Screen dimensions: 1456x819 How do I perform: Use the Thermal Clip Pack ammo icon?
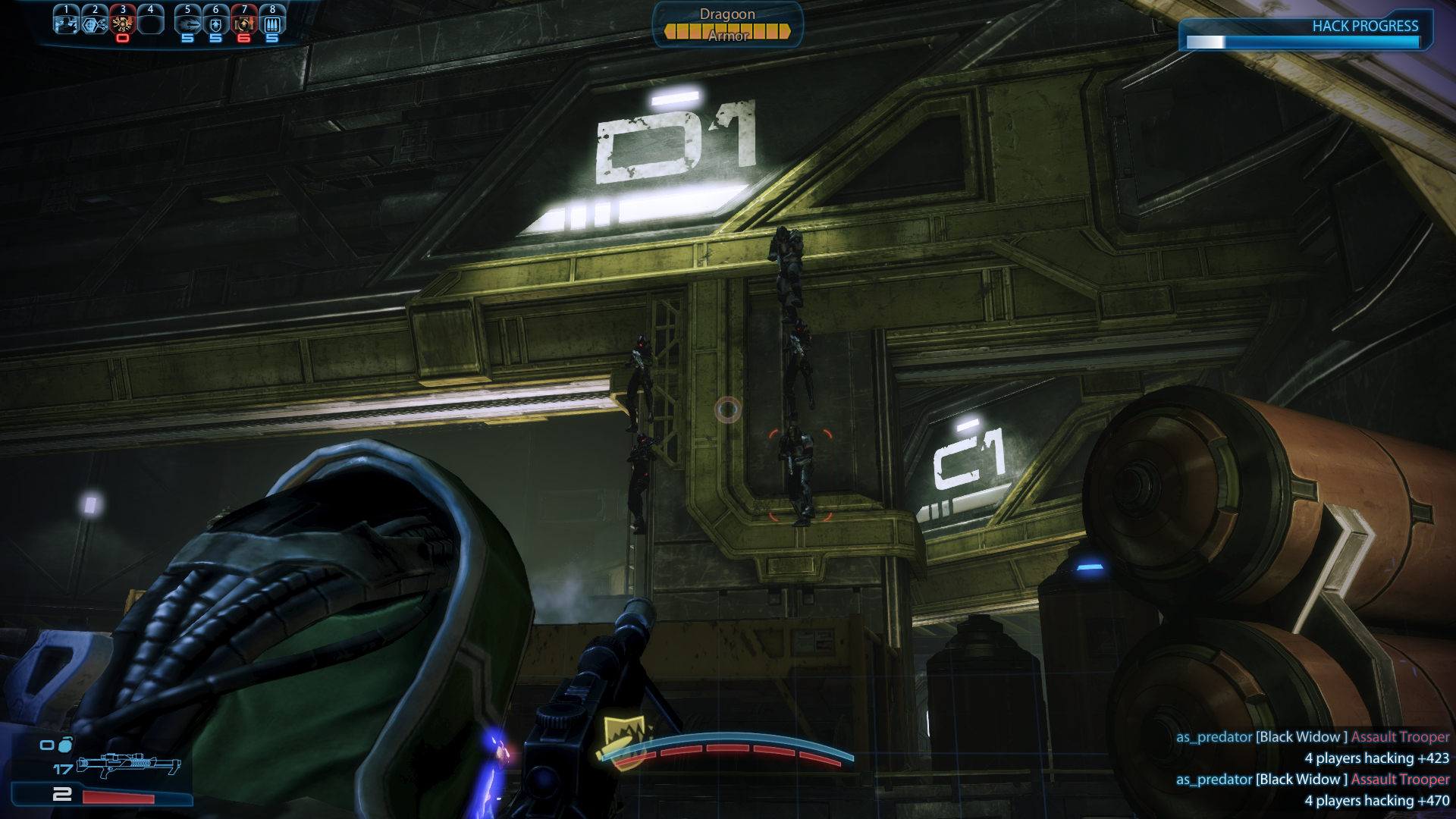[x=272, y=24]
